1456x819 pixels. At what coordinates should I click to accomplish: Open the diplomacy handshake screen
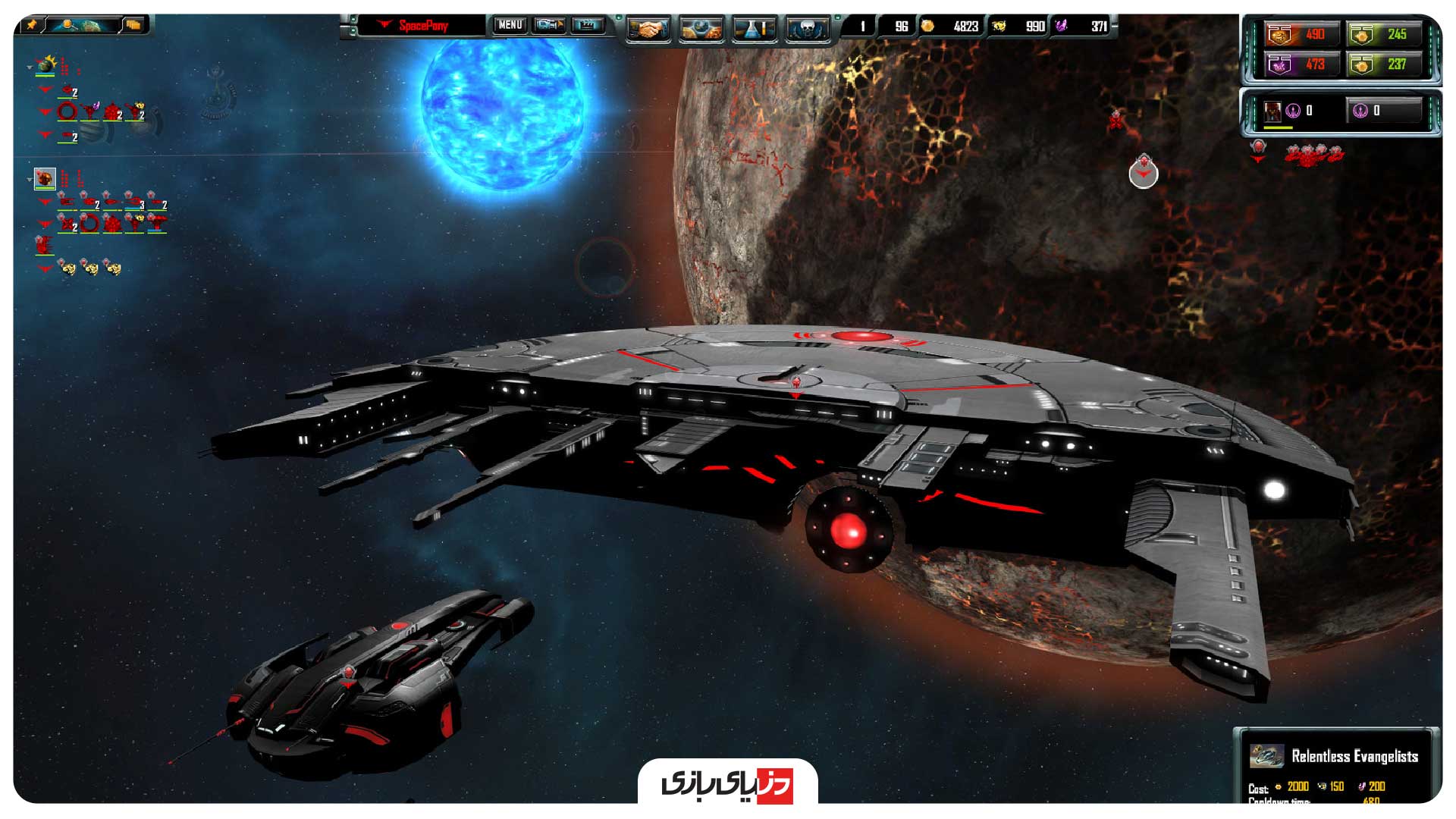648,28
